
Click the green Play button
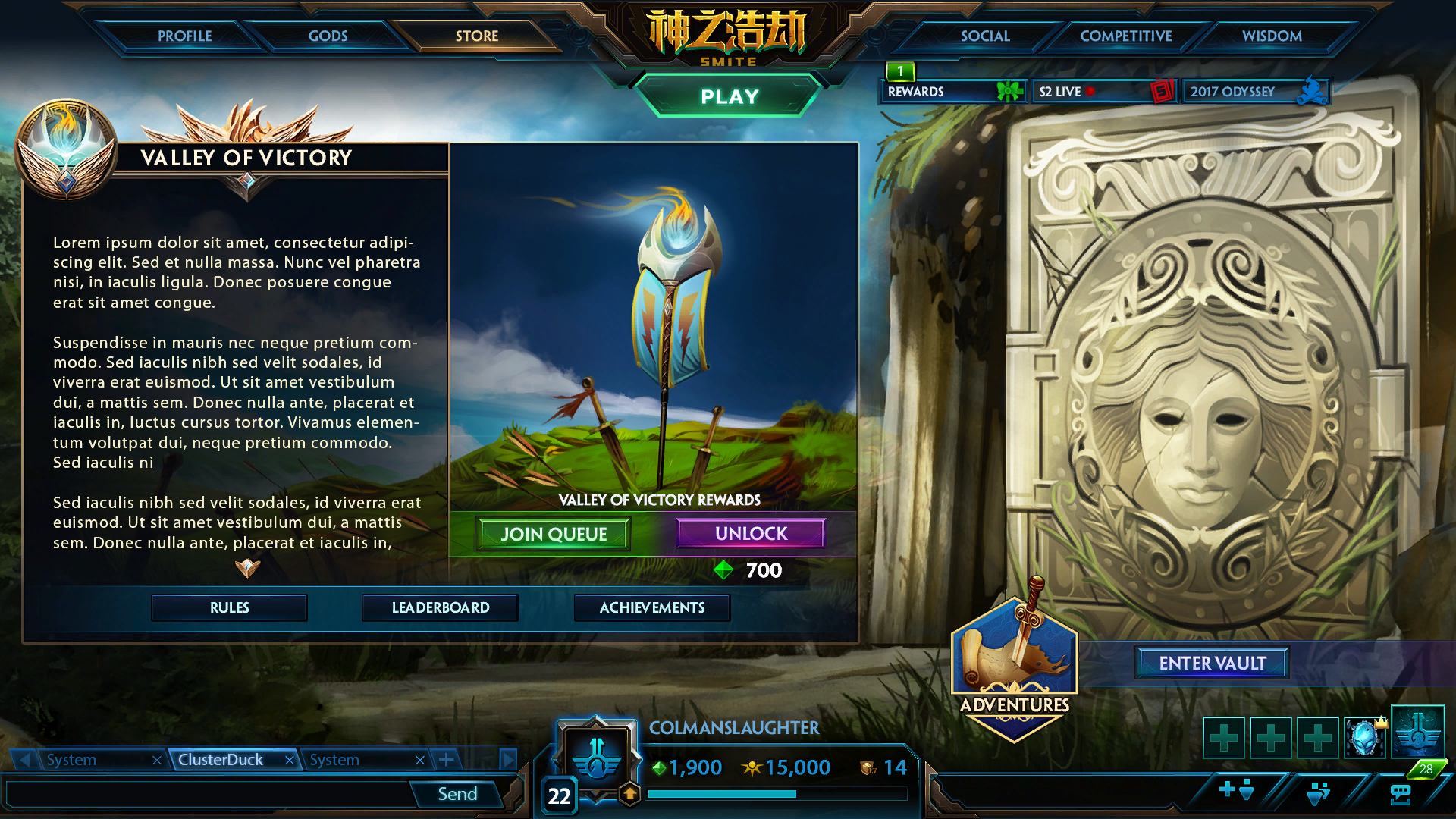(x=729, y=96)
